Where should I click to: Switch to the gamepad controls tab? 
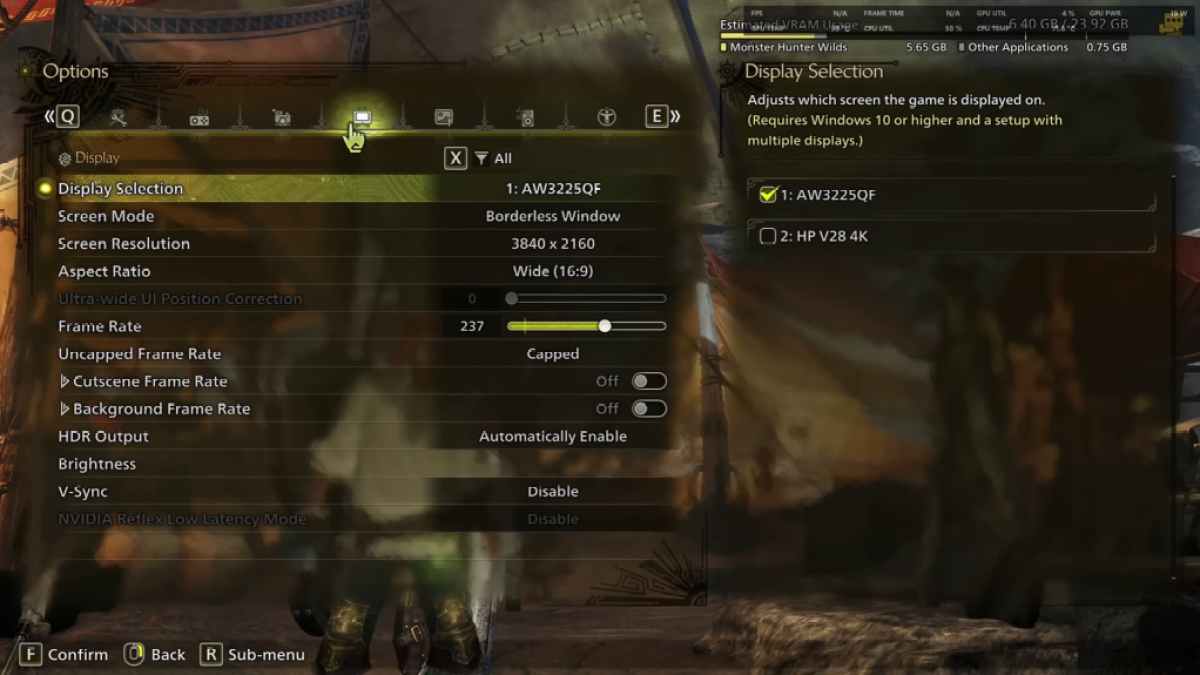(199, 119)
